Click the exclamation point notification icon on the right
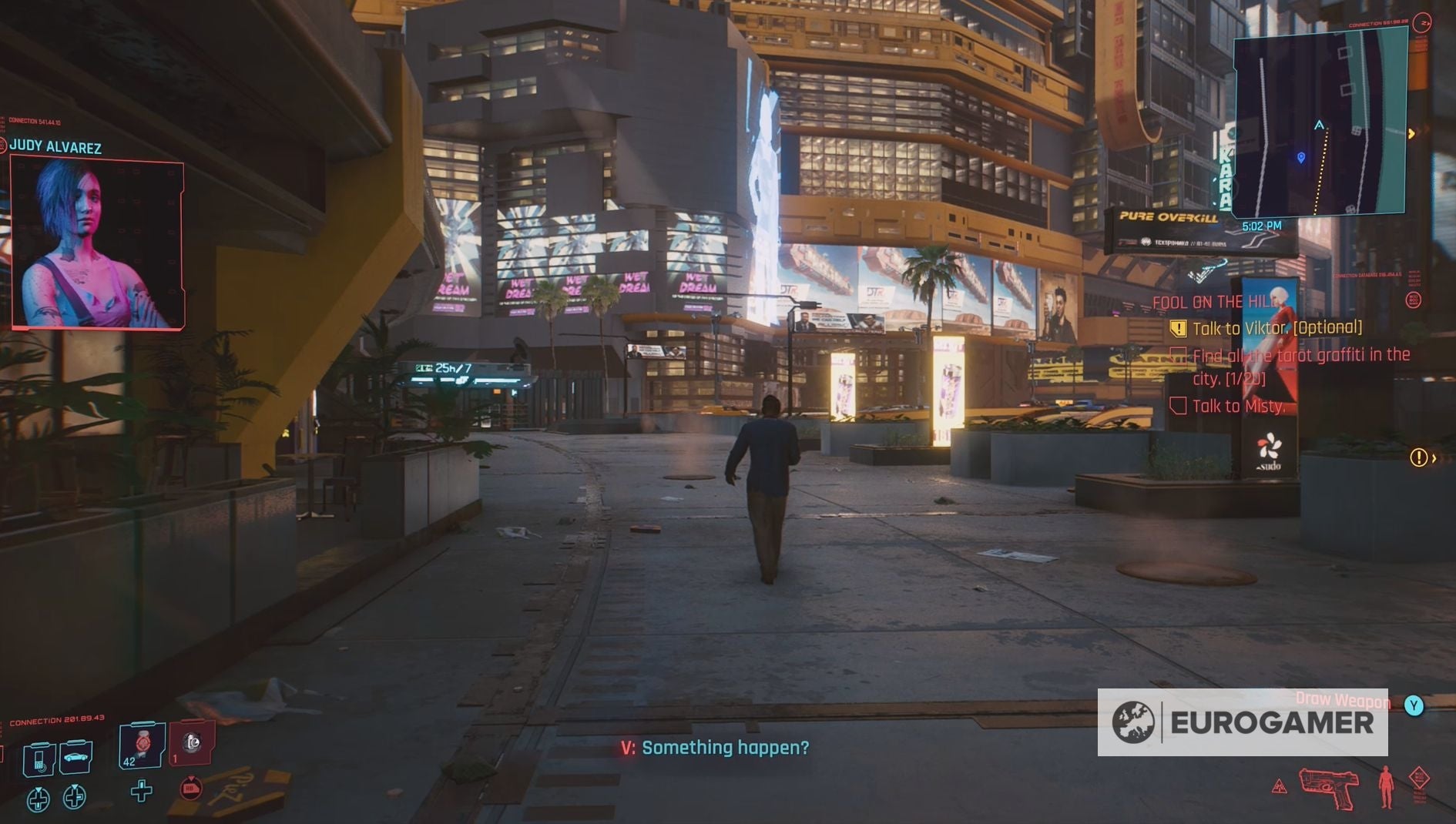The image size is (1456, 824). 1420,457
